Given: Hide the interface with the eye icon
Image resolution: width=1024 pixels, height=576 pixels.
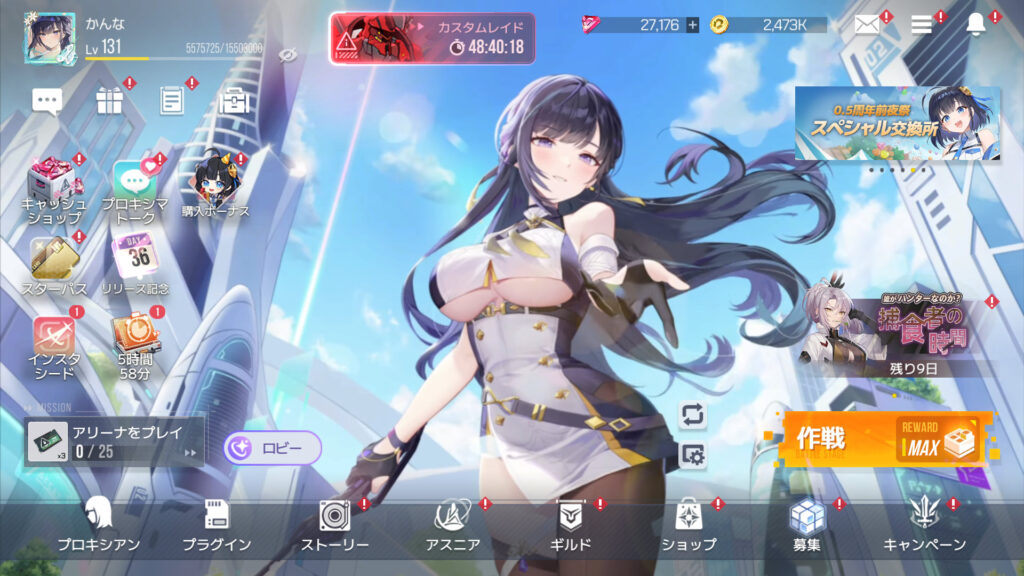Looking at the screenshot, I should (288, 54).
